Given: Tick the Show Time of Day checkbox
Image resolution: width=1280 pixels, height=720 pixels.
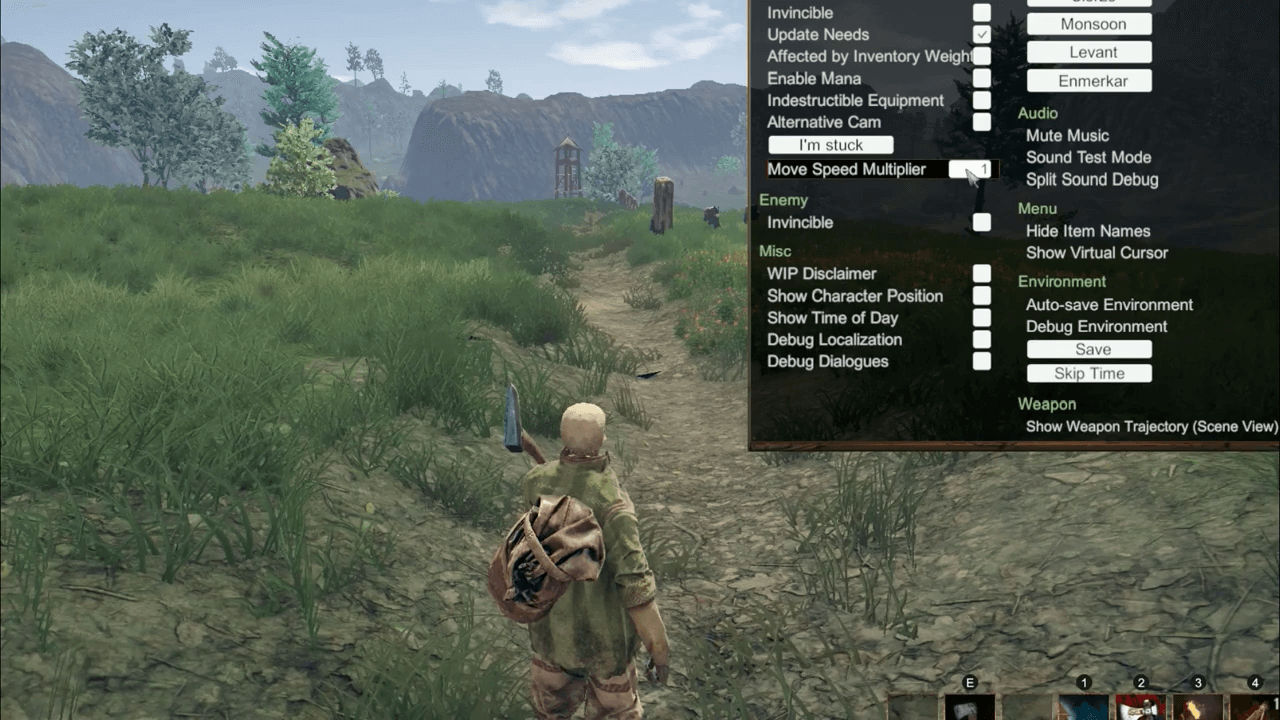Looking at the screenshot, I should [x=982, y=318].
